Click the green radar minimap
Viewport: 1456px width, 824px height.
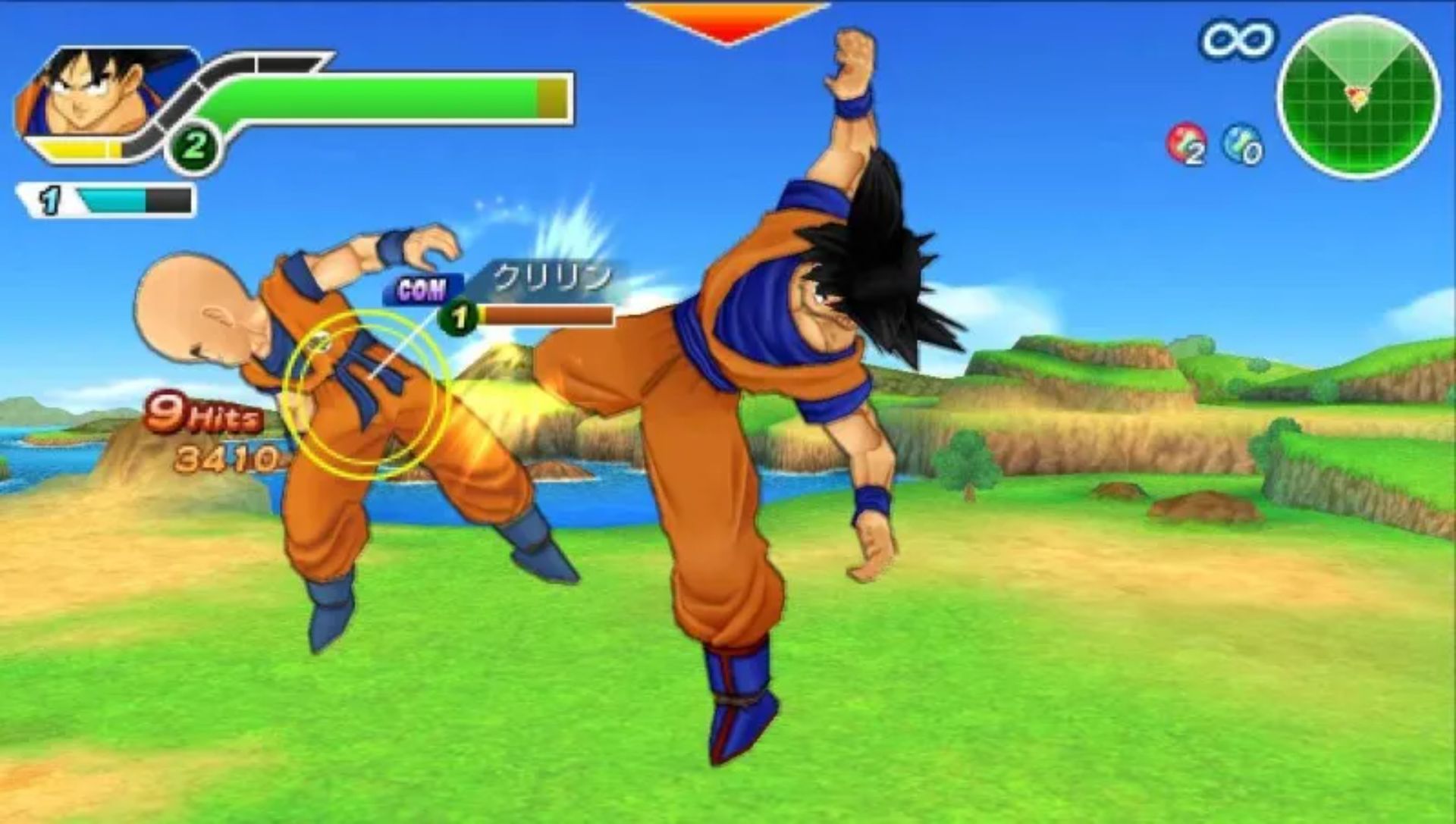[1358, 96]
